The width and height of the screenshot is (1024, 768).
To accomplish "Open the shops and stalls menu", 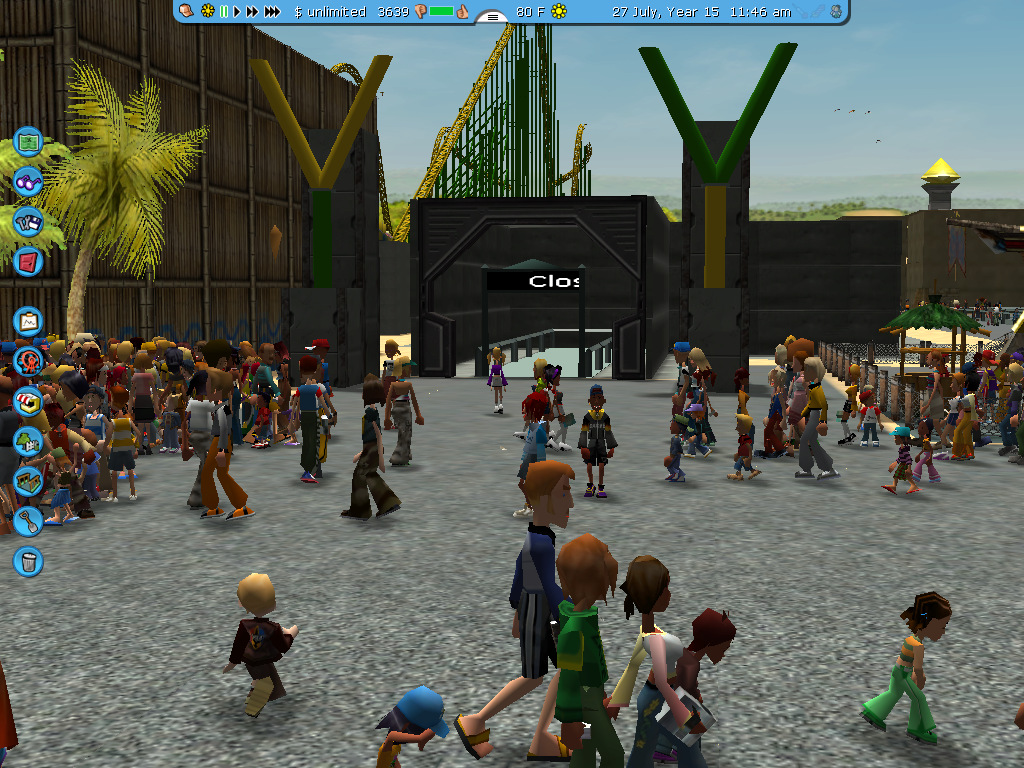I will click(28, 401).
